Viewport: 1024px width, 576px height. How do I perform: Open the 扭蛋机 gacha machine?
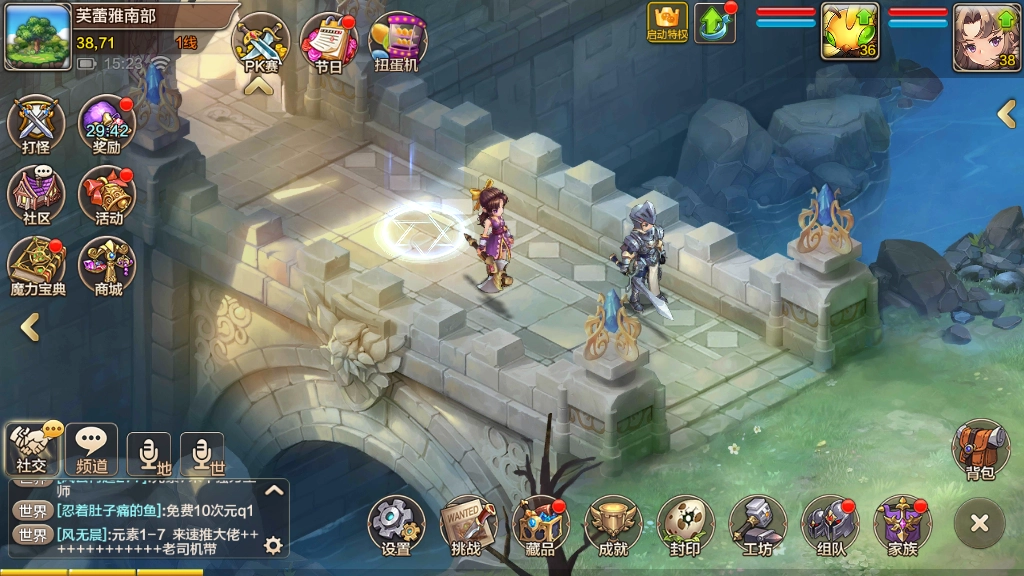point(397,42)
